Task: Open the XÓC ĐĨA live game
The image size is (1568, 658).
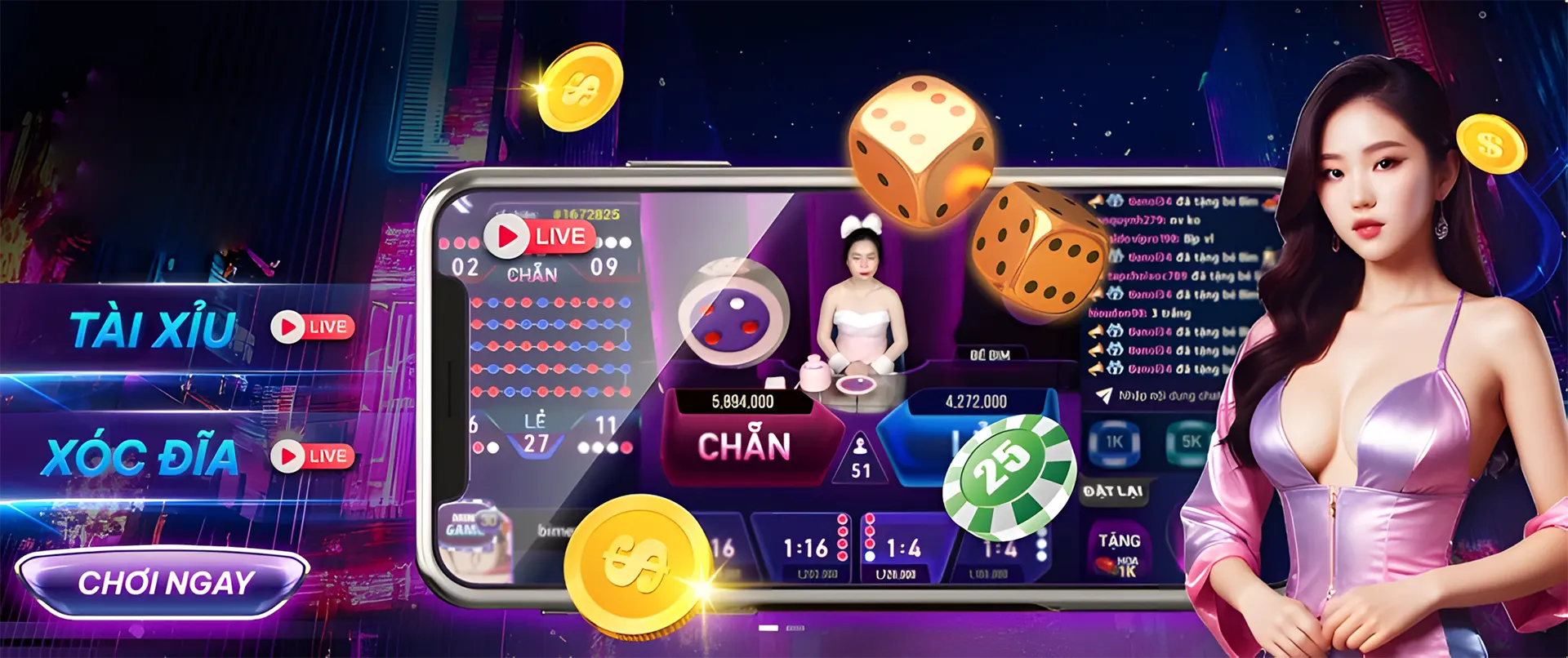Action: 142,457
